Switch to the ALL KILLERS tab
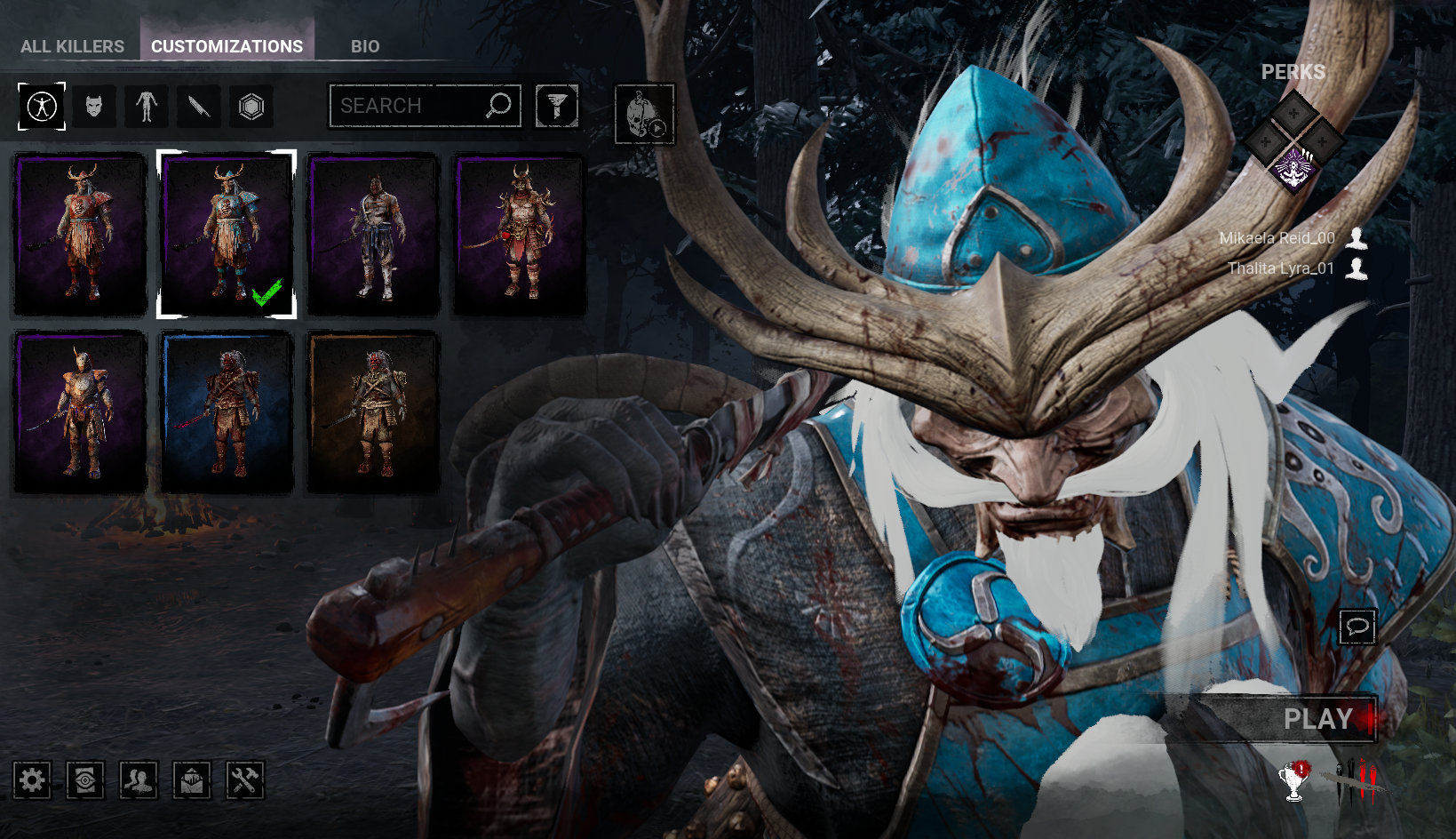Image resolution: width=1456 pixels, height=839 pixels. [x=72, y=46]
